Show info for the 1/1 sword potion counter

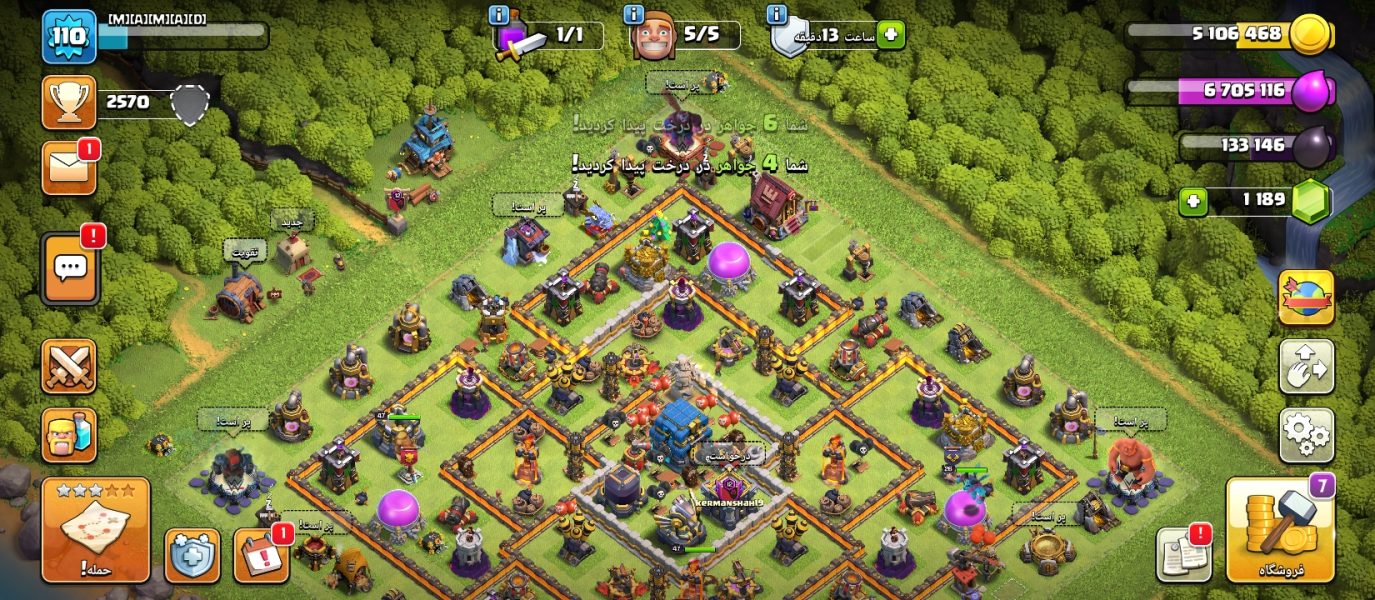coord(499,14)
